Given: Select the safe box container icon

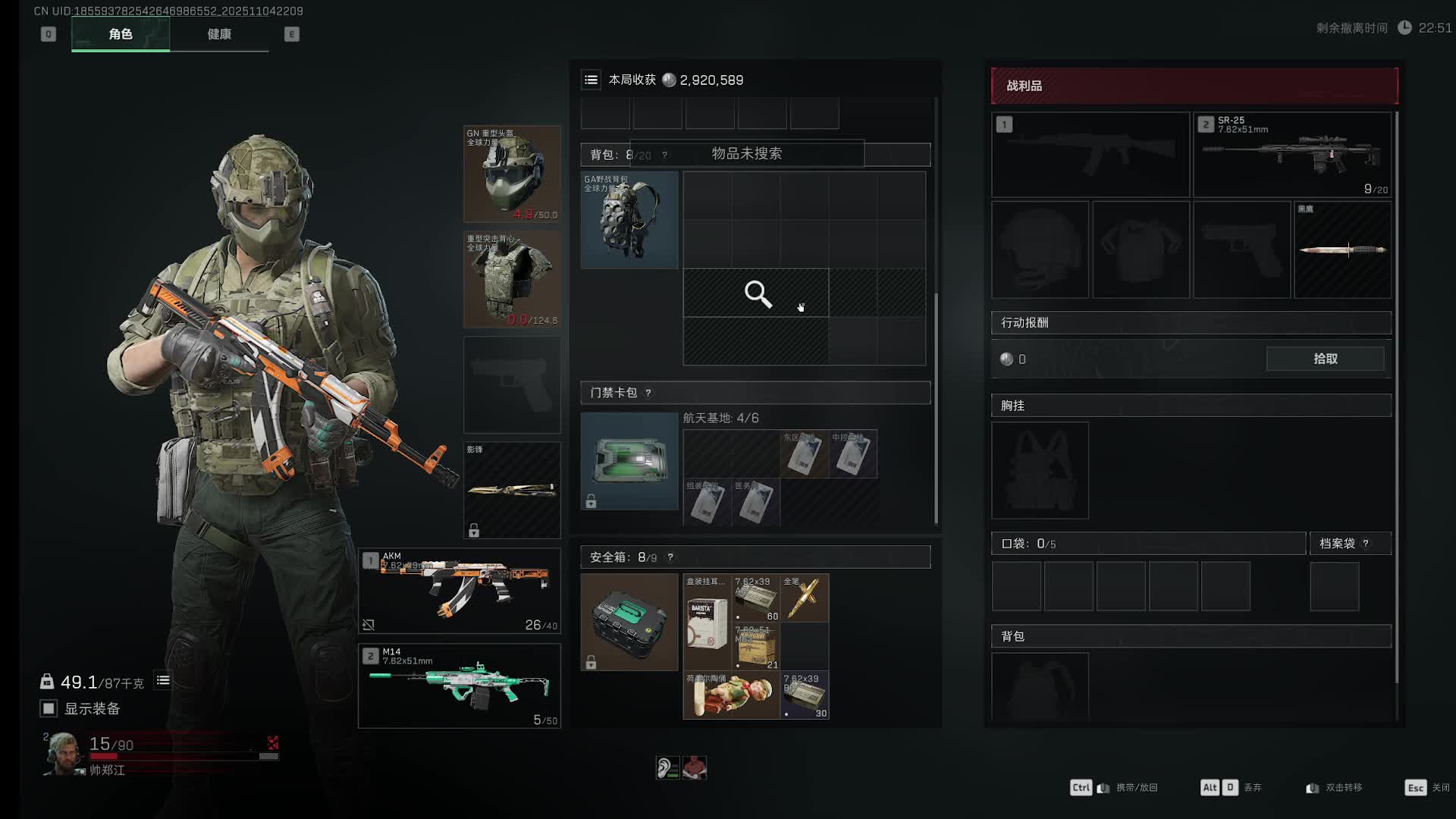Looking at the screenshot, I should point(629,622).
